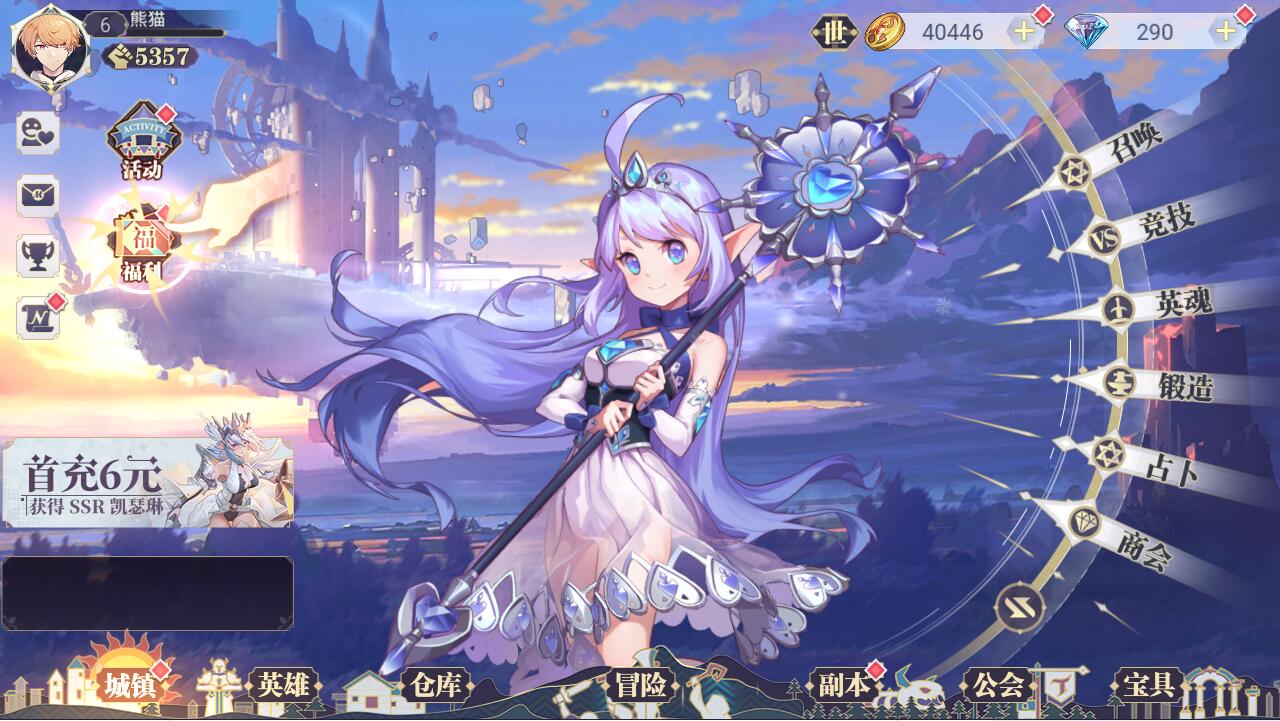The height and width of the screenshot is (721, 1280).
Task: Visit the 商会 merchant guild
Action: coord(1140,545)
